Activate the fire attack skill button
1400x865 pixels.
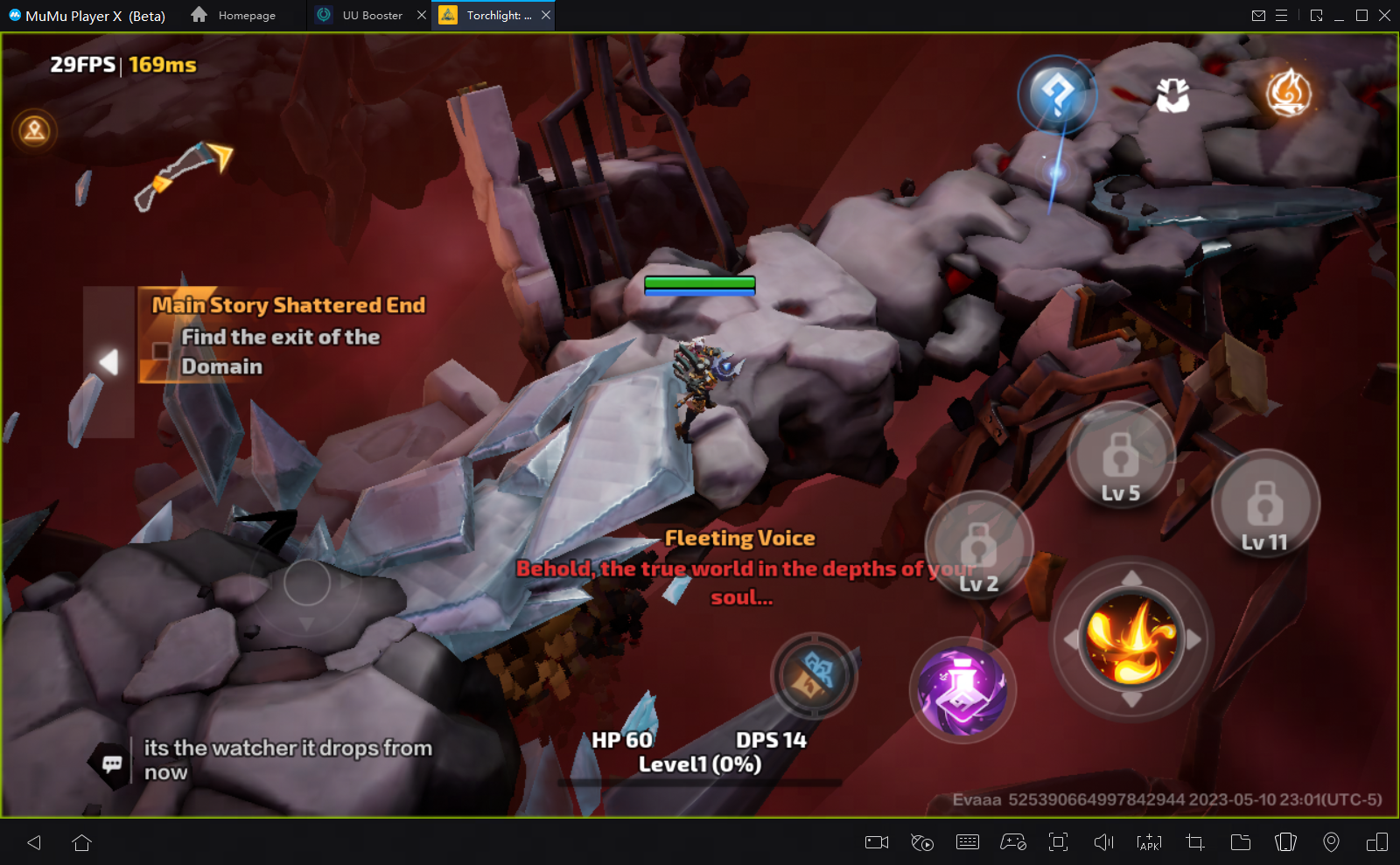[x=1131, y=639]
